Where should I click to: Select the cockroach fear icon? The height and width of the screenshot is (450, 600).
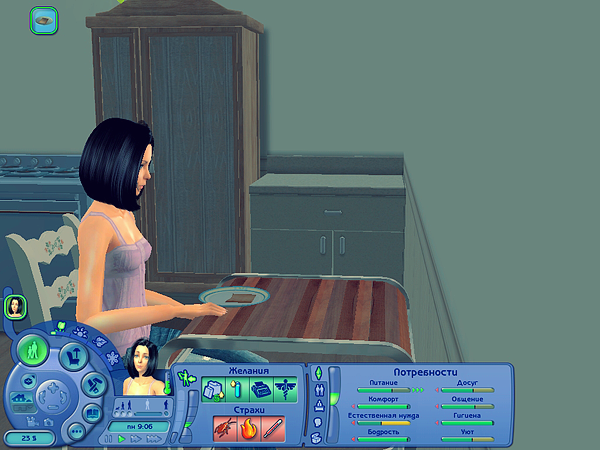[x=225, y=428]
